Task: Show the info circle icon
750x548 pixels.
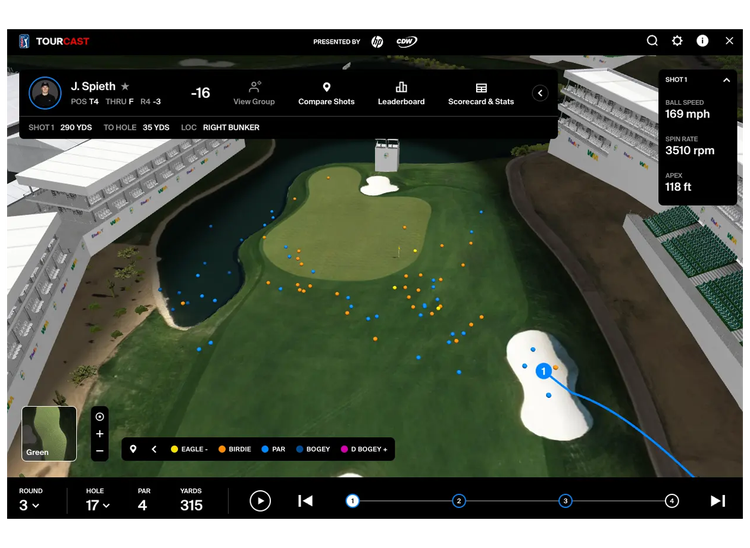Action: 703,41
